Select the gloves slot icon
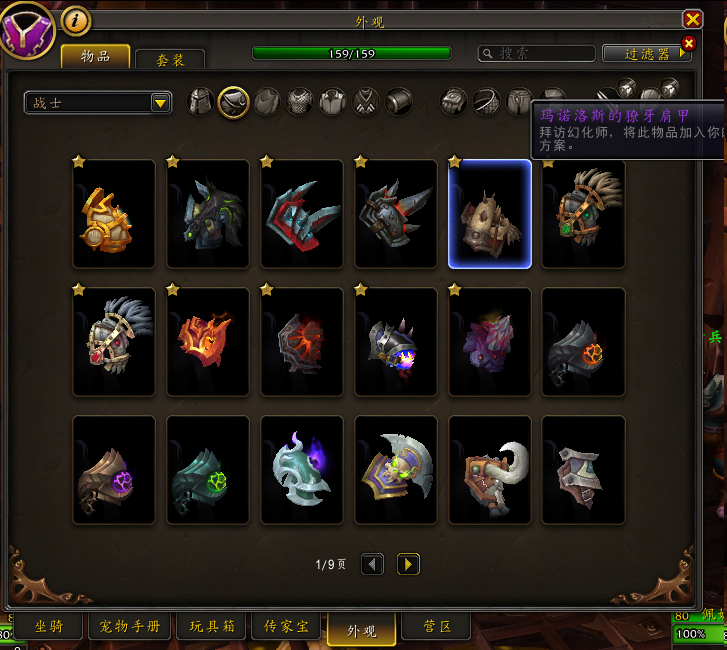 454,101
